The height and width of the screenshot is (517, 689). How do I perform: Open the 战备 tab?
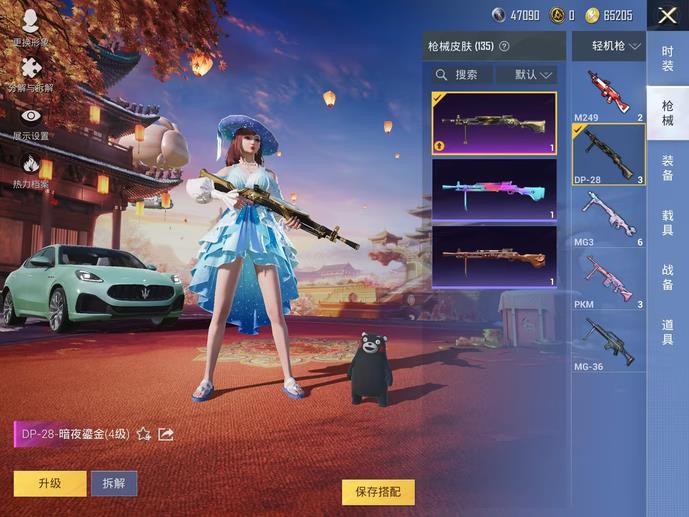[x=667, y=277]
